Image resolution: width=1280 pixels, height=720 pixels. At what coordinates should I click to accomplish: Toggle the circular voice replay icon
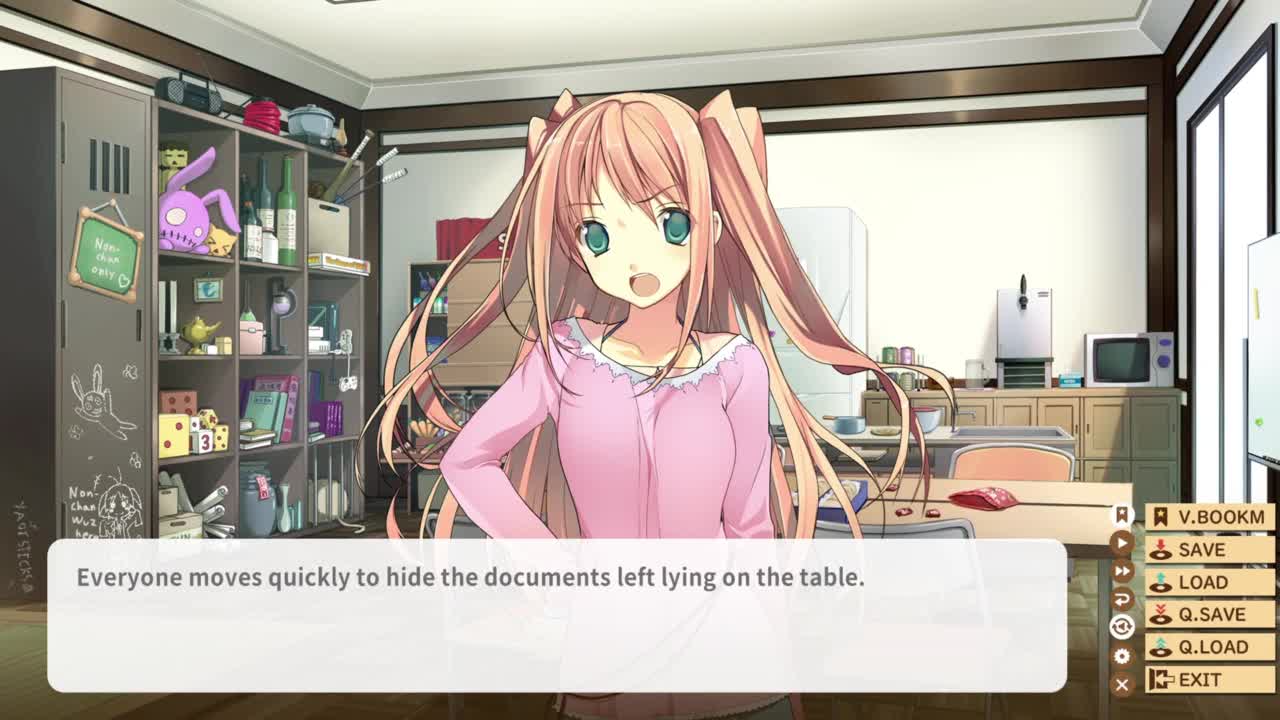(1122, 627)
